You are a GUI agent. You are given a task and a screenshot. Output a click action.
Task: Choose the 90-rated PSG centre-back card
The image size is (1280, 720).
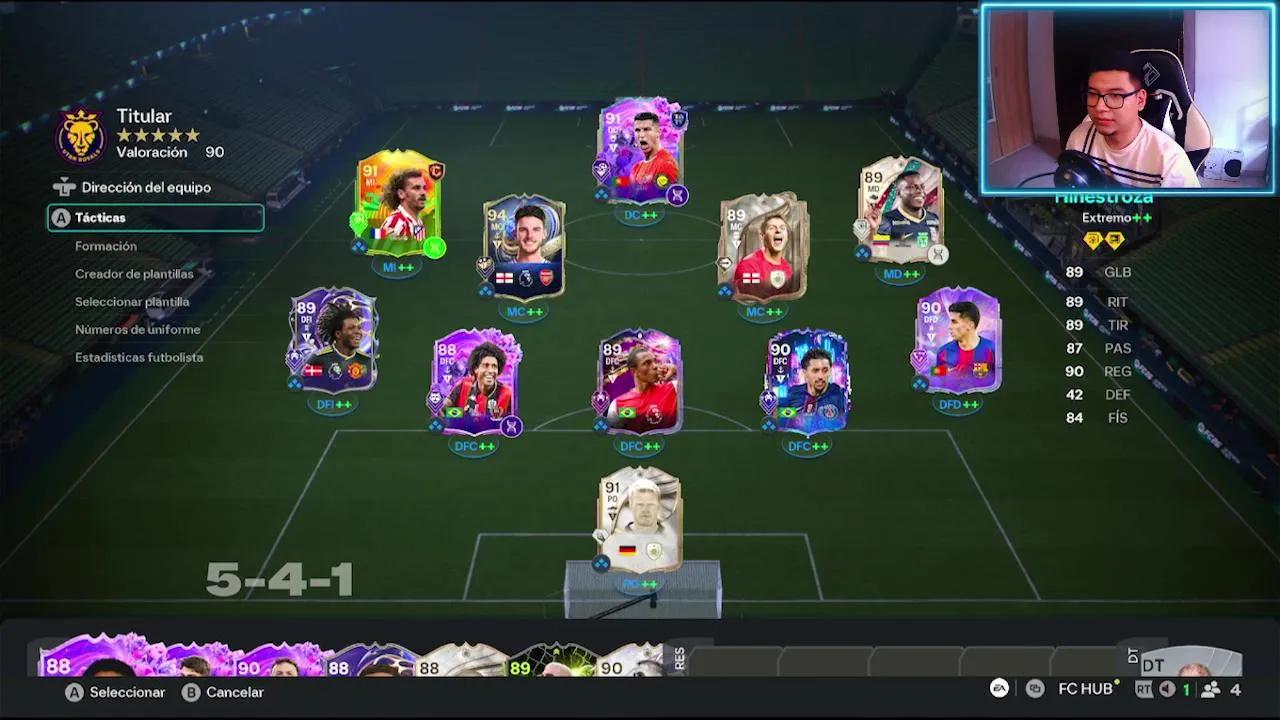pos(808,382)
